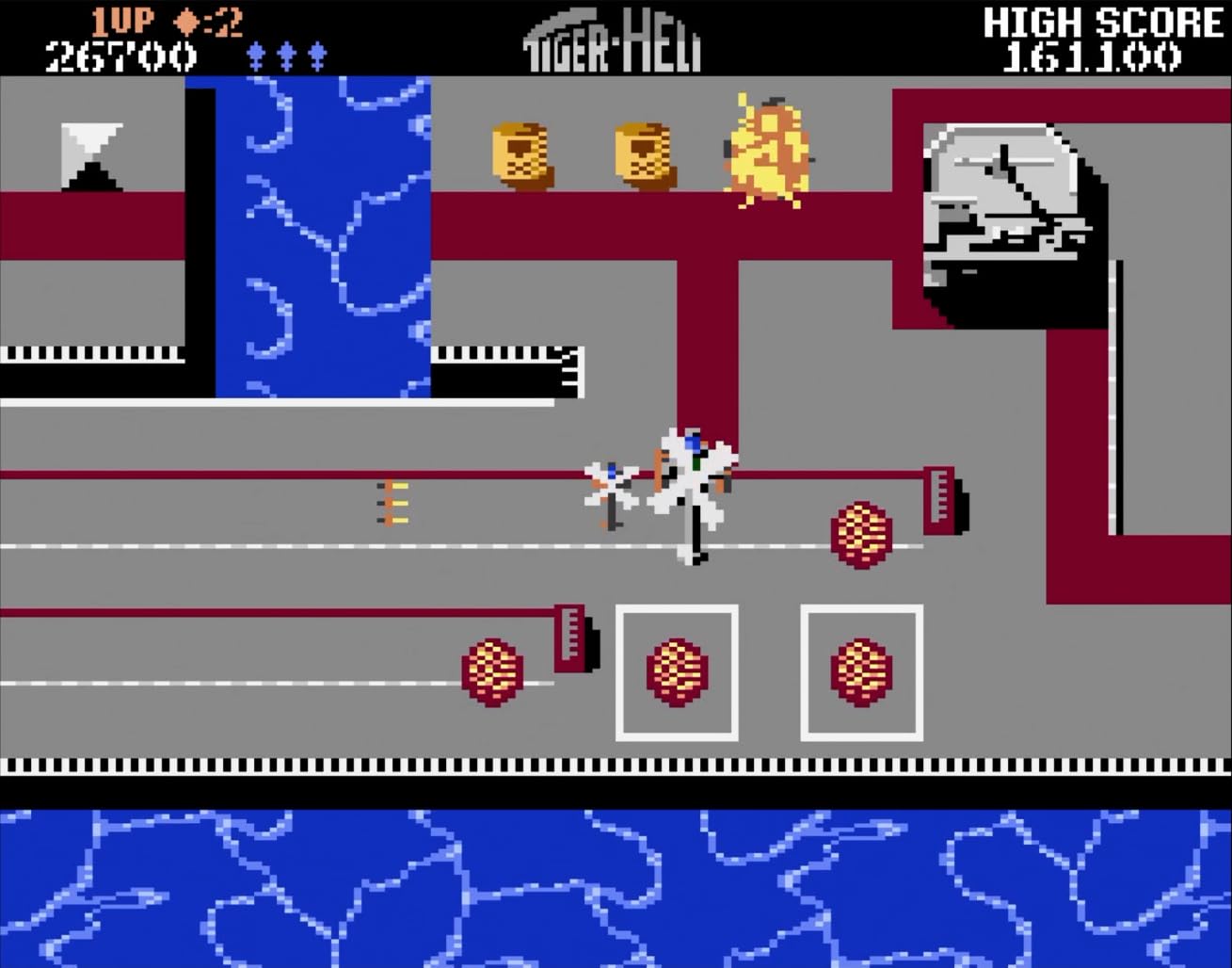
Task: Click the mine inside the left white box
Action: click(x=677, y=673)
